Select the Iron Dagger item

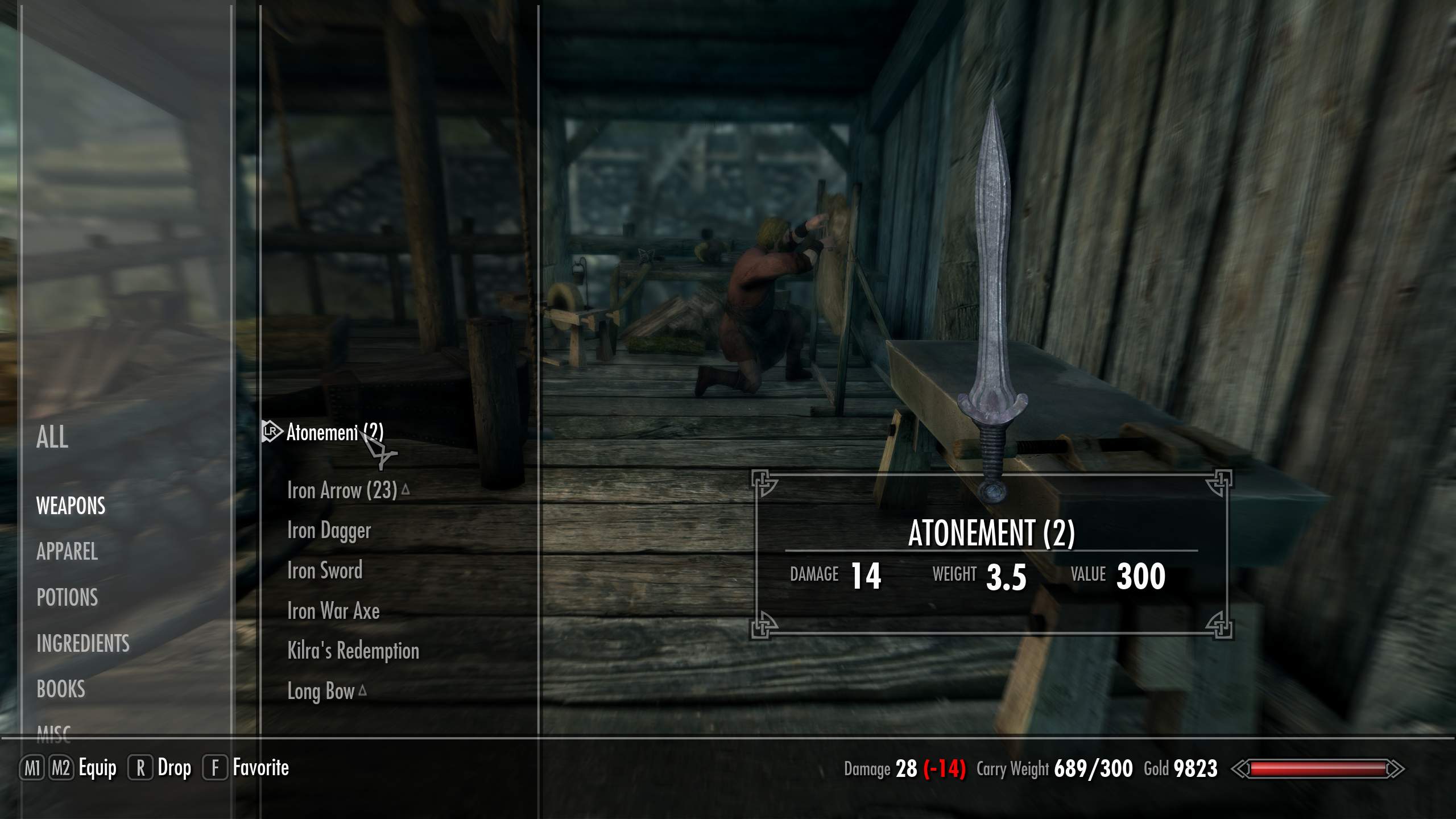tap(328, 530)
